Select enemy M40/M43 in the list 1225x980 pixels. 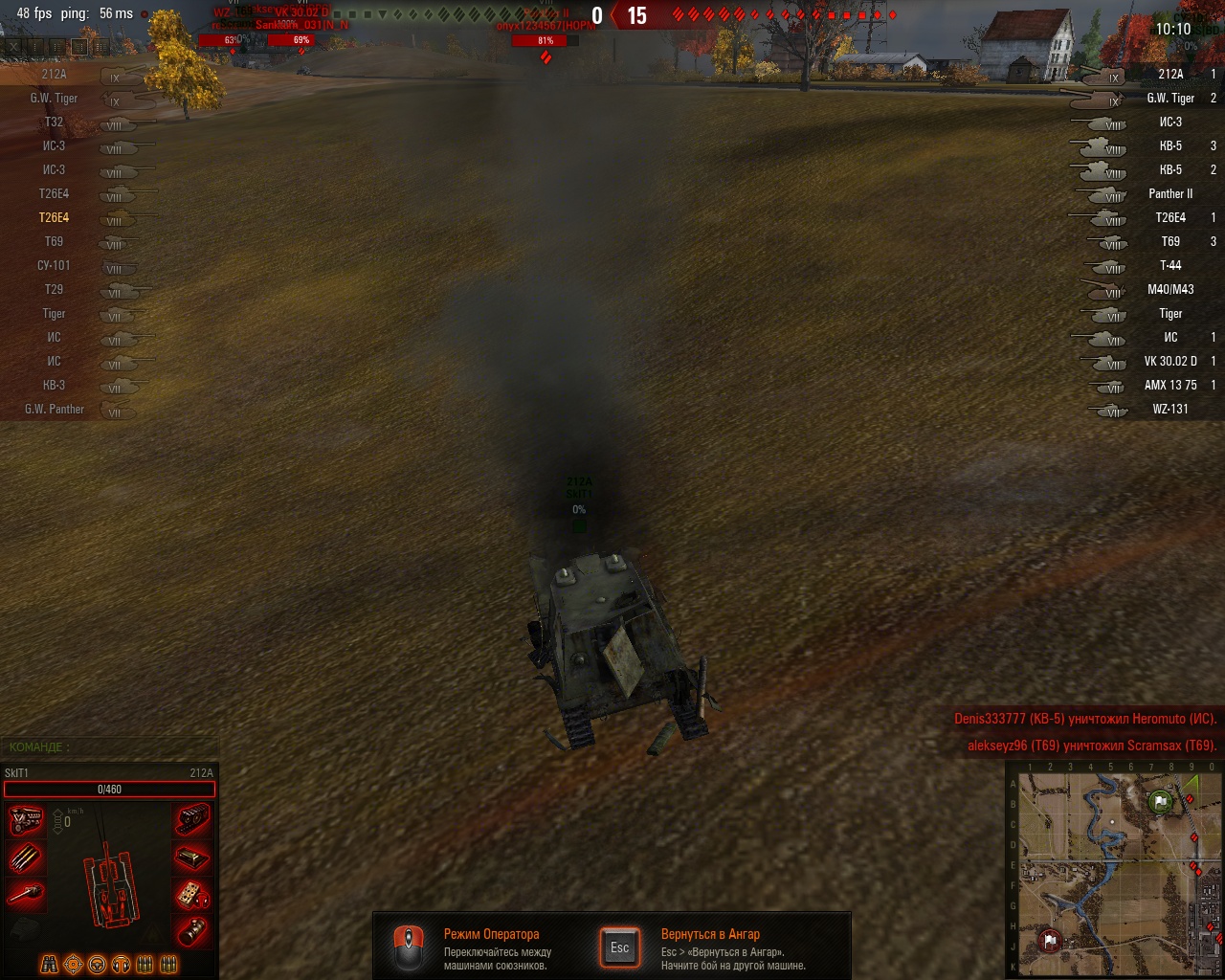click(x=1169, y=289)
